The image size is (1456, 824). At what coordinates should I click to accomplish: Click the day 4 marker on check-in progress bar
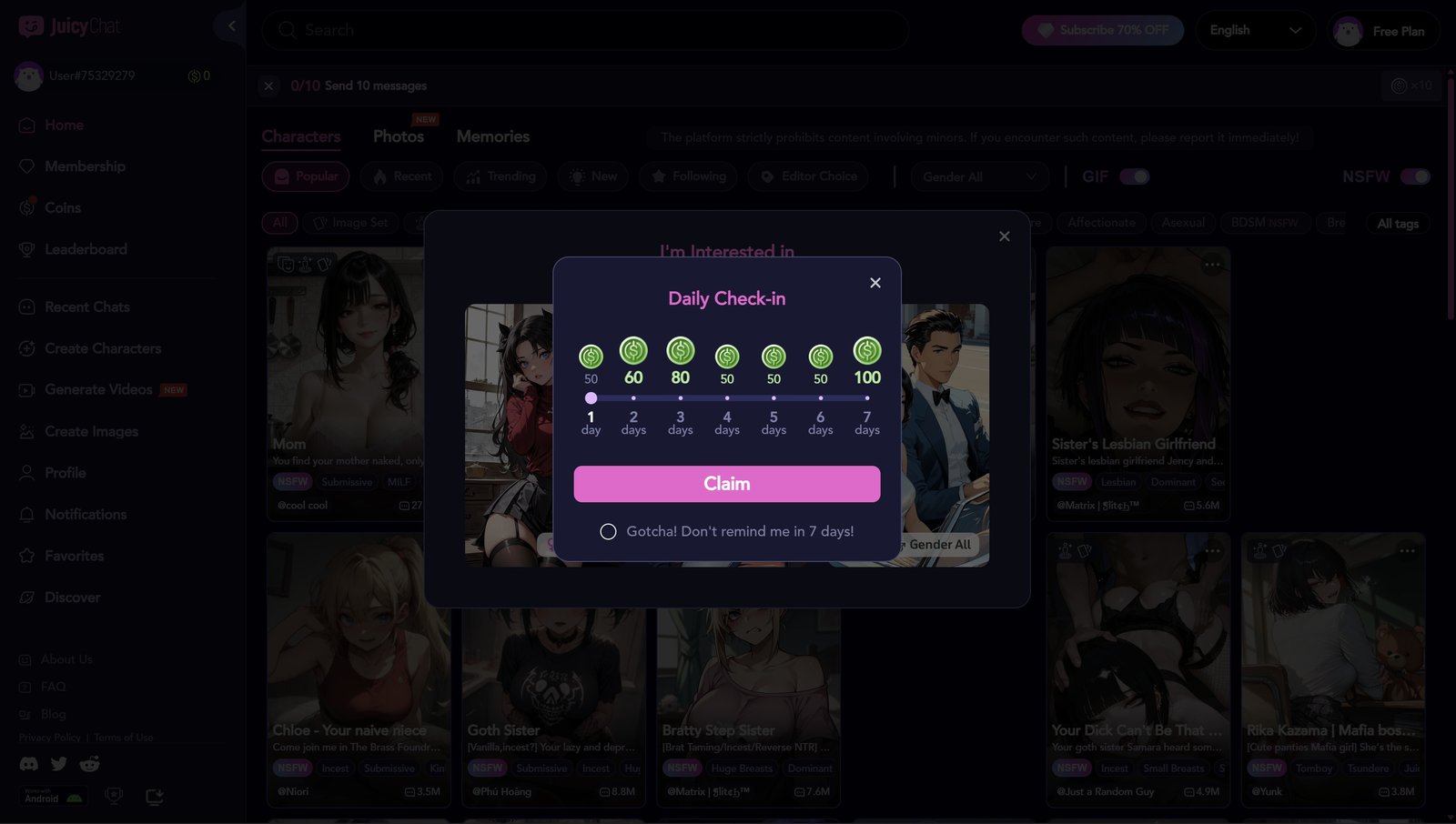coord(727,397)
